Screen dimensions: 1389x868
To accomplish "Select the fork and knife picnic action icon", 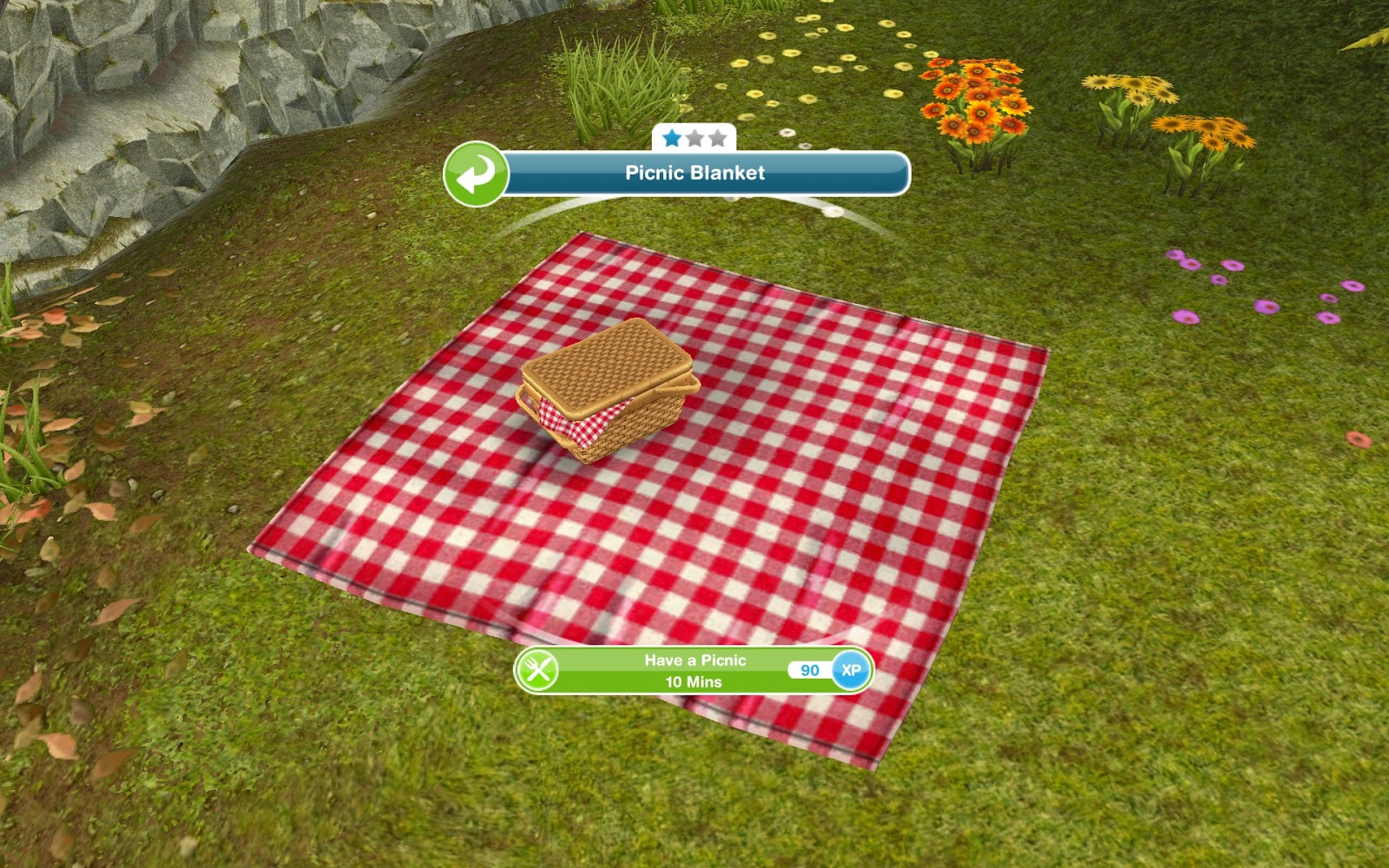I will [x=540, y=672].
